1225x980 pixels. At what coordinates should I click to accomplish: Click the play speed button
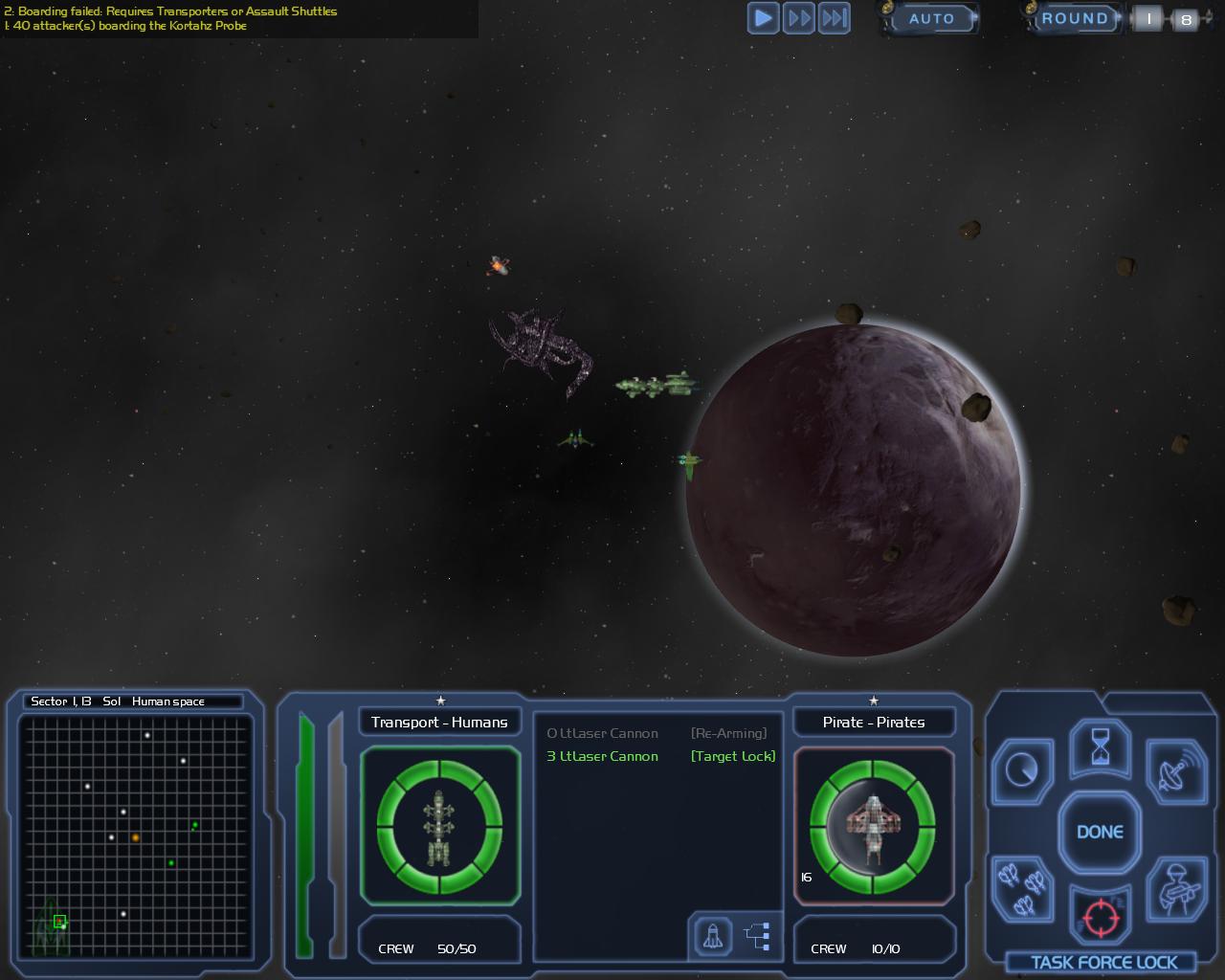click(x=763, y=18)
